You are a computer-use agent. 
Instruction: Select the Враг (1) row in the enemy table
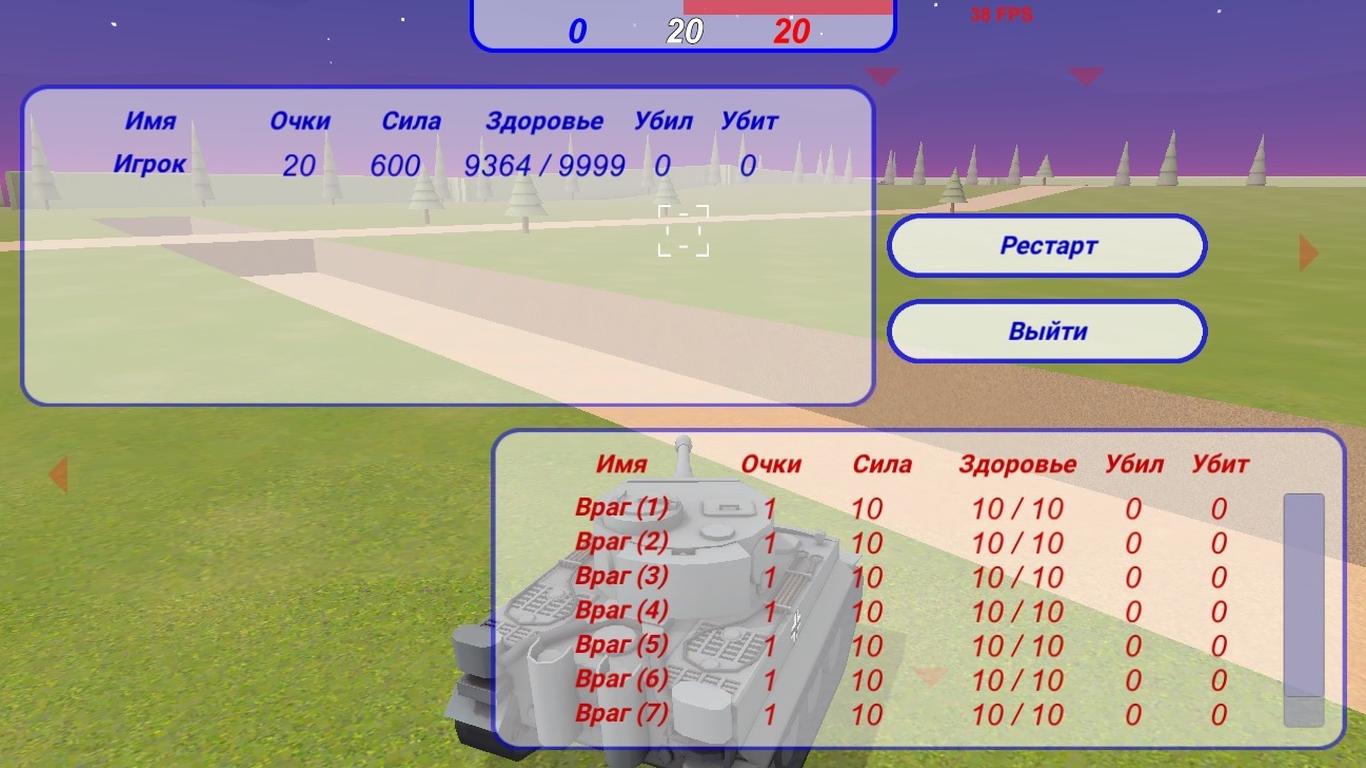(900, 509)
